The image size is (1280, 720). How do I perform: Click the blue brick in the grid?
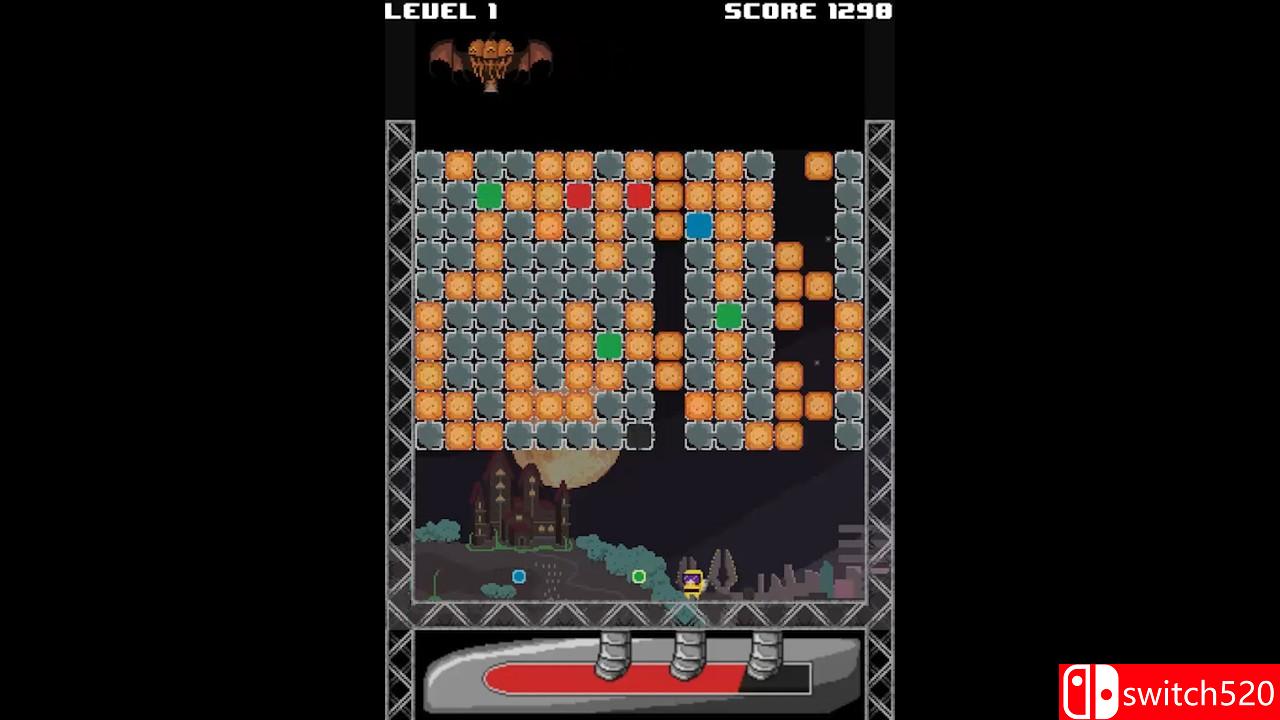click(x=697, y=226)
